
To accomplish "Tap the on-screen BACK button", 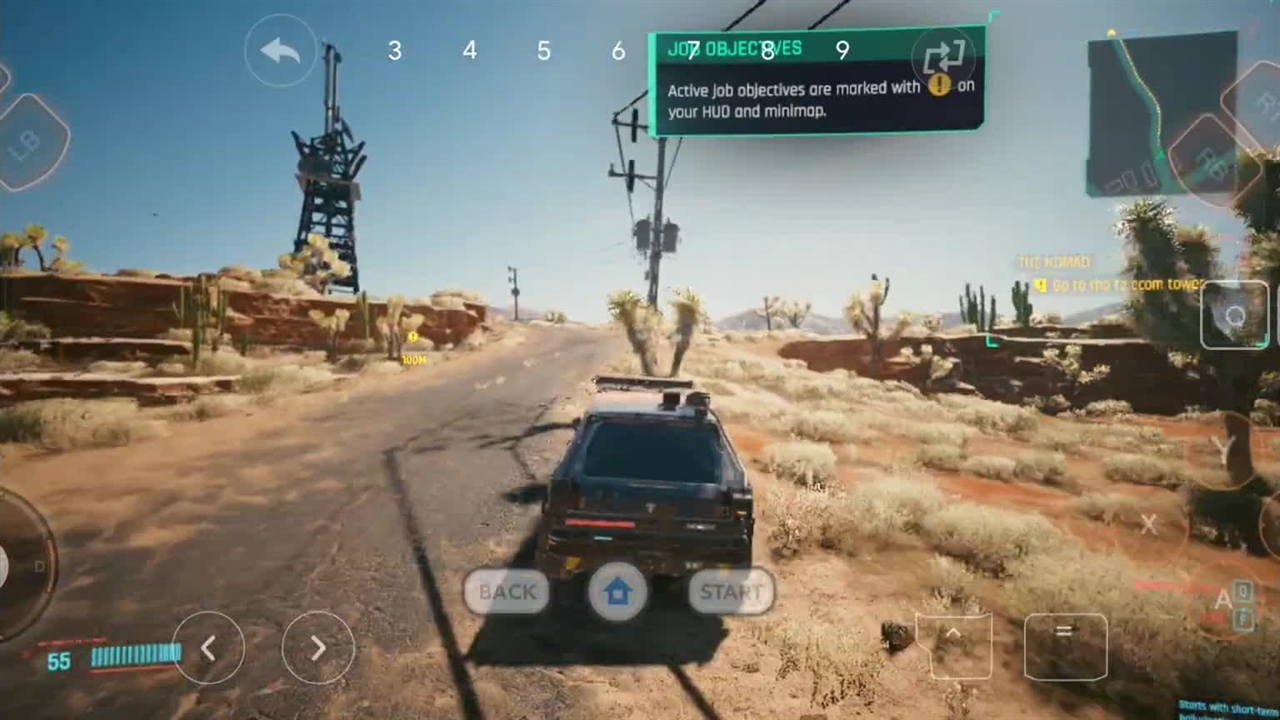I will click(507, 592).
